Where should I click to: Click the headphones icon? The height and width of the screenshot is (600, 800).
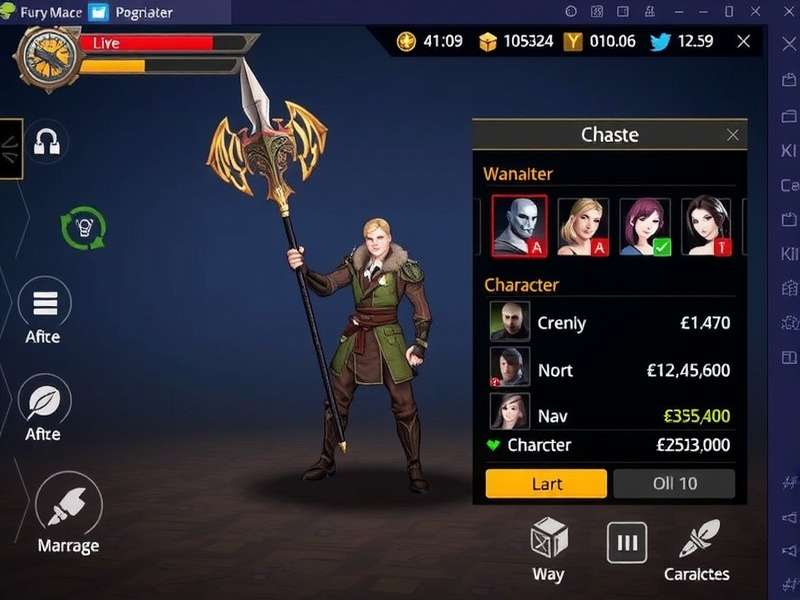click(x=46, y=142)
